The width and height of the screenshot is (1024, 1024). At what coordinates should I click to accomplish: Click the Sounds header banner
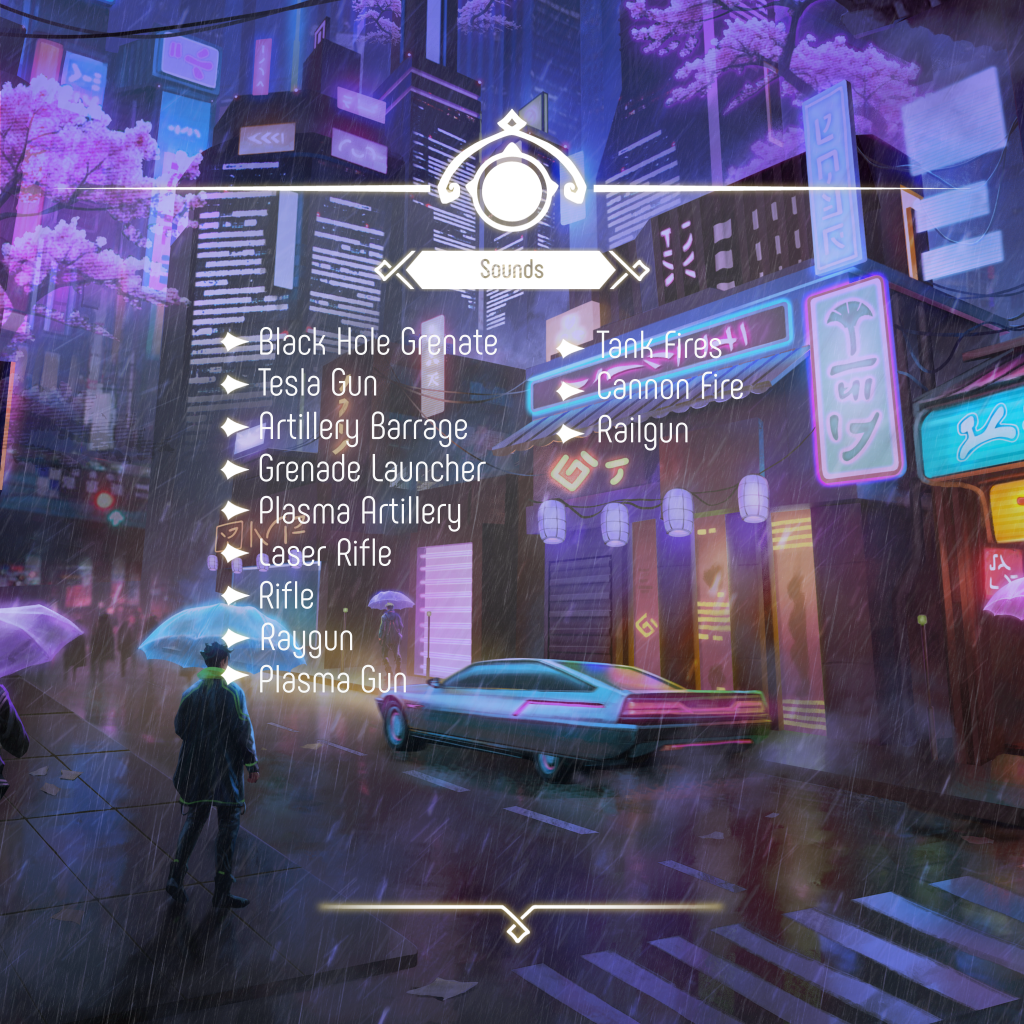pyautogui.click(x=511, y=269)
